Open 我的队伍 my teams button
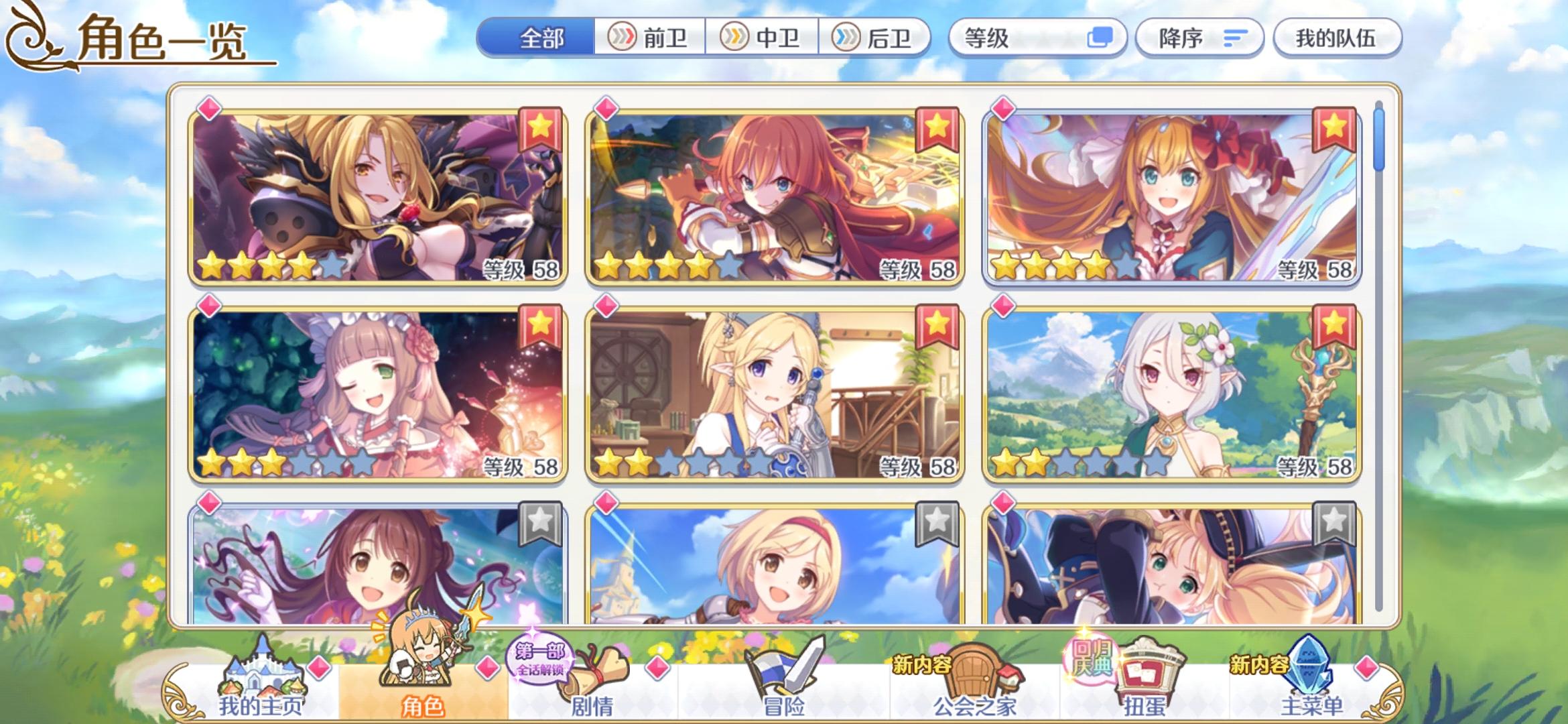1568x724 pixels. [1337, 38]
